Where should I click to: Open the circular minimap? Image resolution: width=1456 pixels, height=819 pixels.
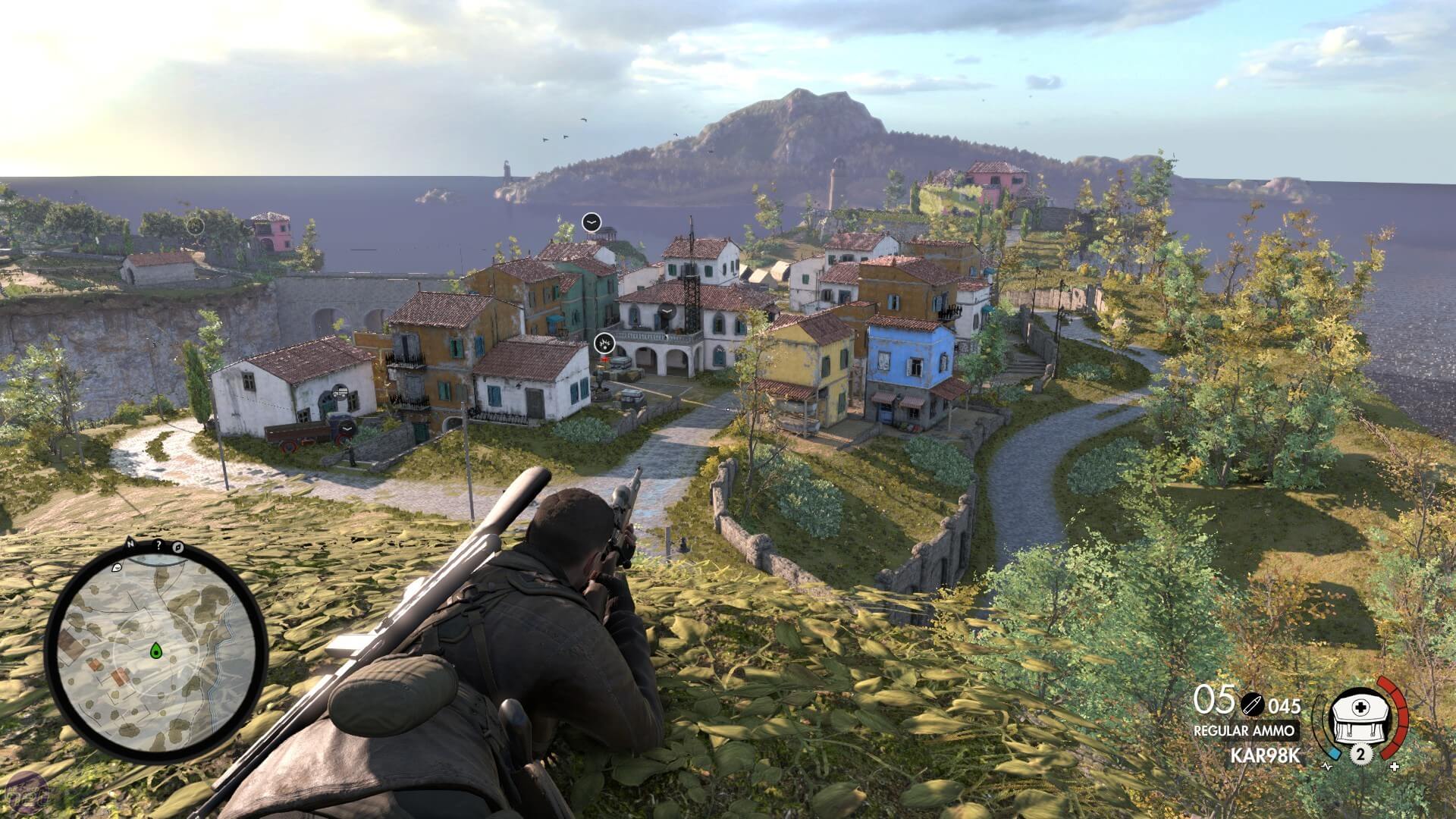(156, 651)
